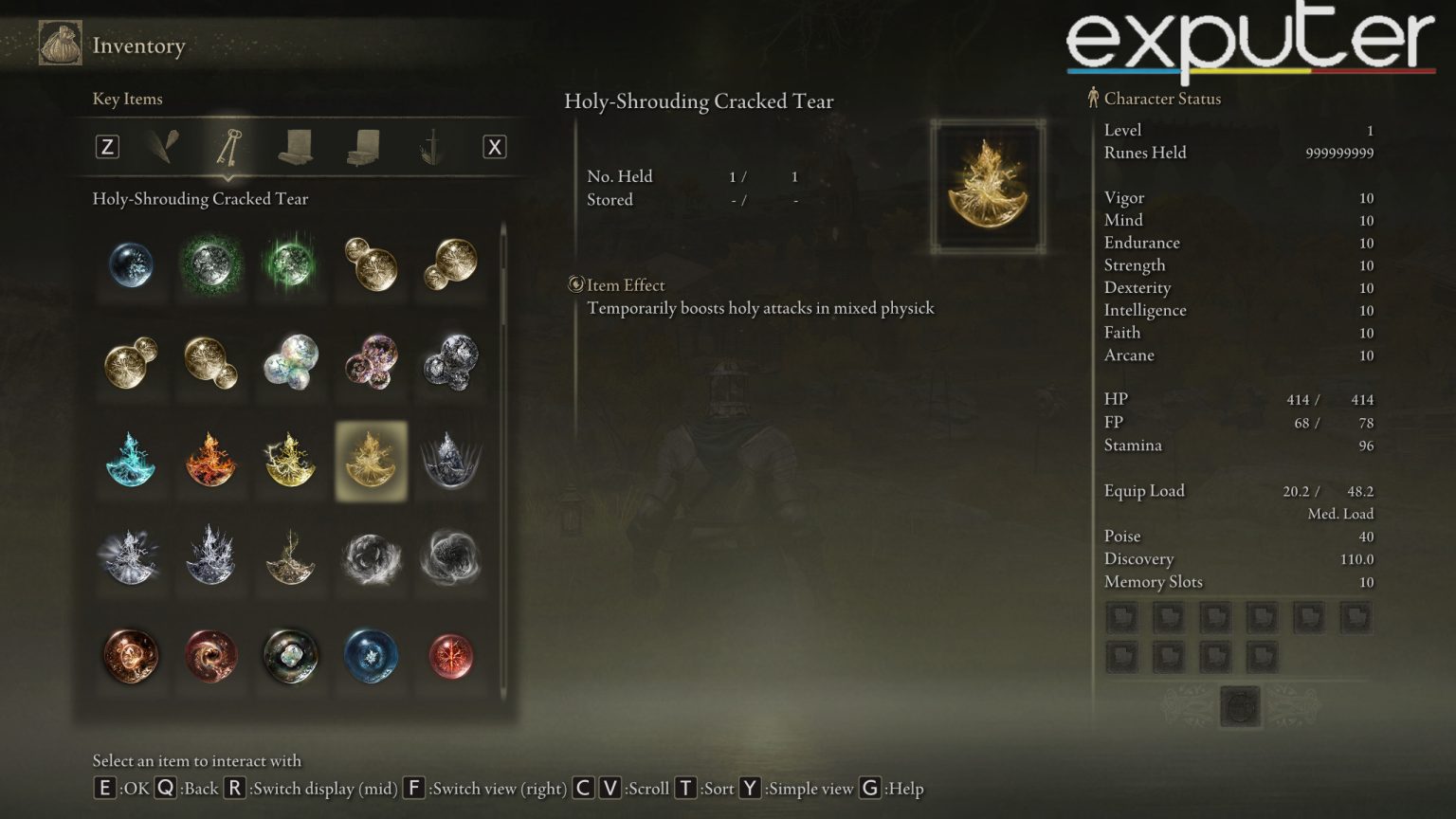Toggle Switch view with the F keybind
1456x819 pixels.
(x=413, y=788)
